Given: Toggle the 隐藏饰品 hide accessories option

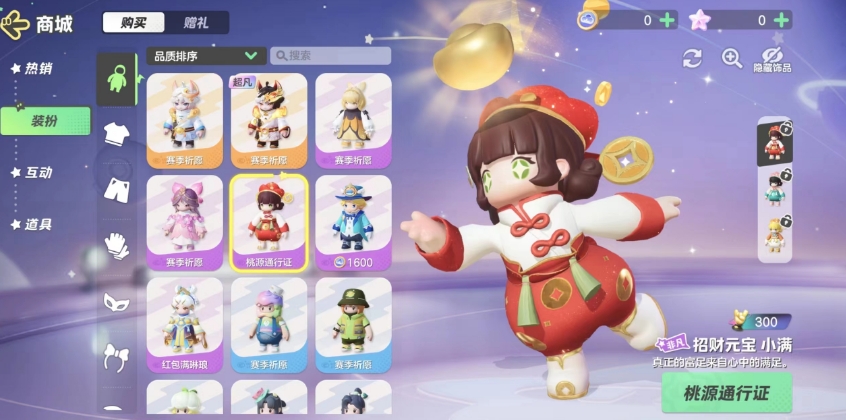Looking at the screenshot, I should click(771, 58).
